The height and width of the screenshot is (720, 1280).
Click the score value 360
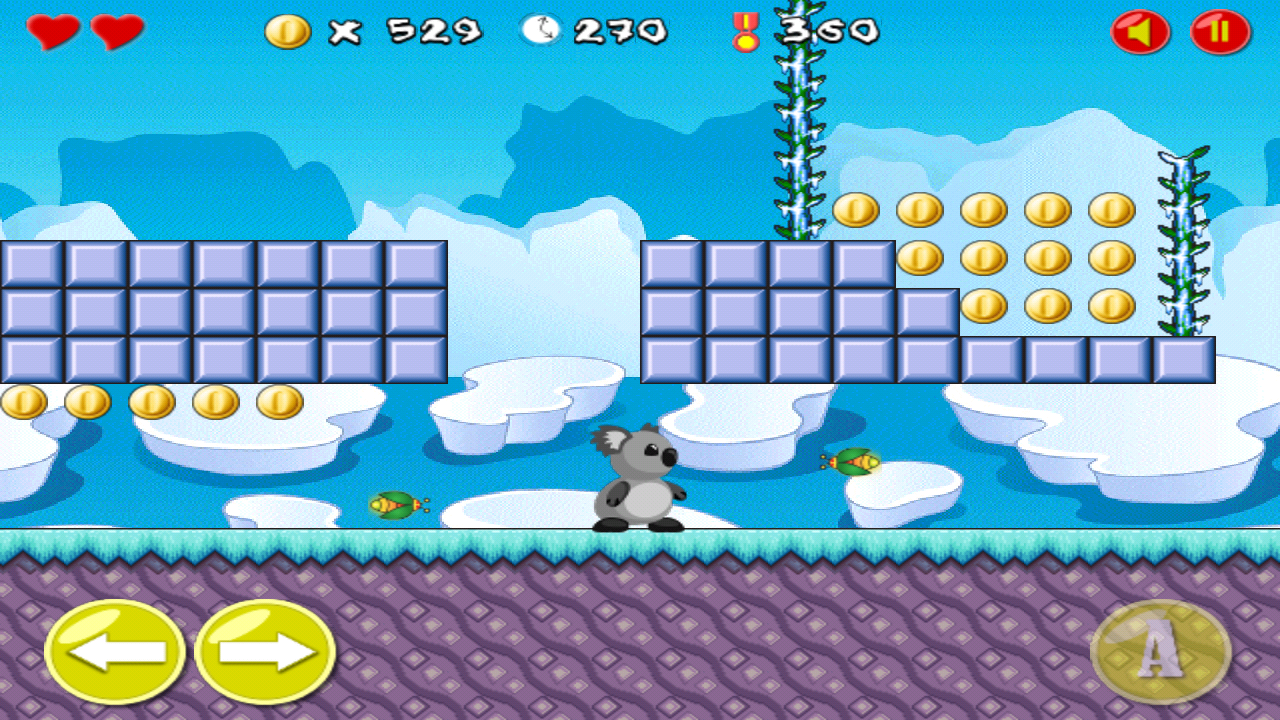830,32
